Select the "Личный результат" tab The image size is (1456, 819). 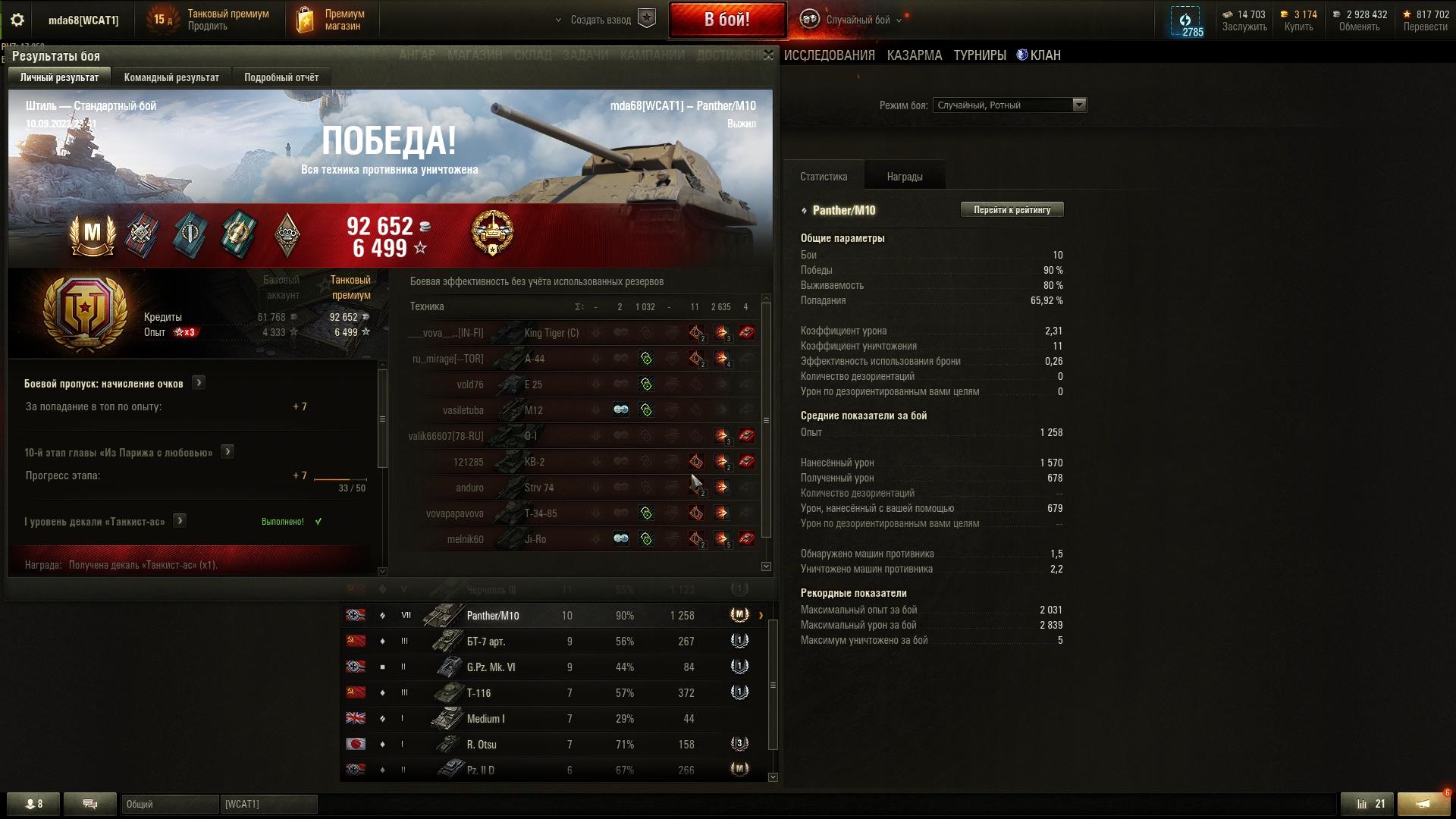59,77
